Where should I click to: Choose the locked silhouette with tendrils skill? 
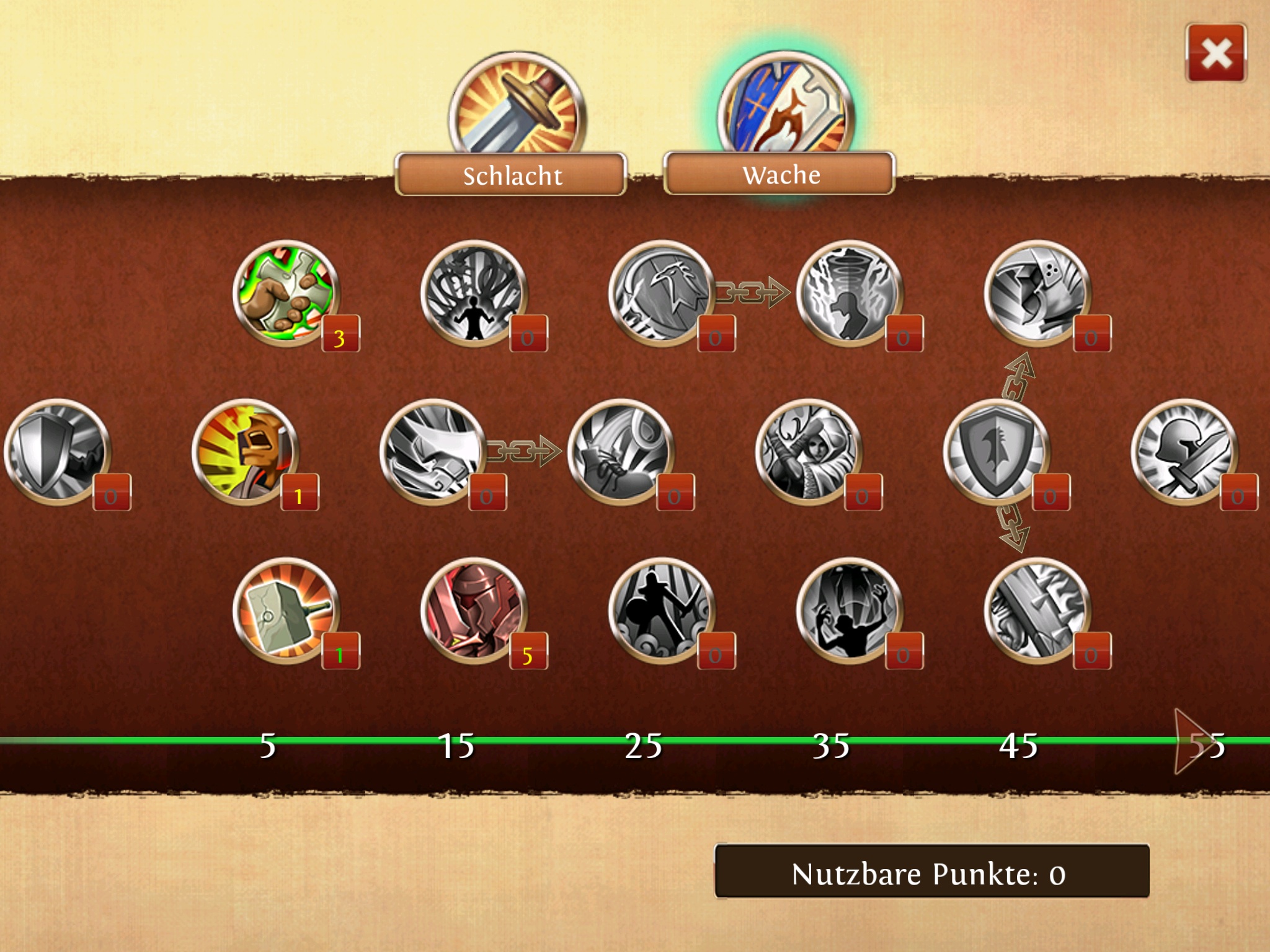pos(474,294)
